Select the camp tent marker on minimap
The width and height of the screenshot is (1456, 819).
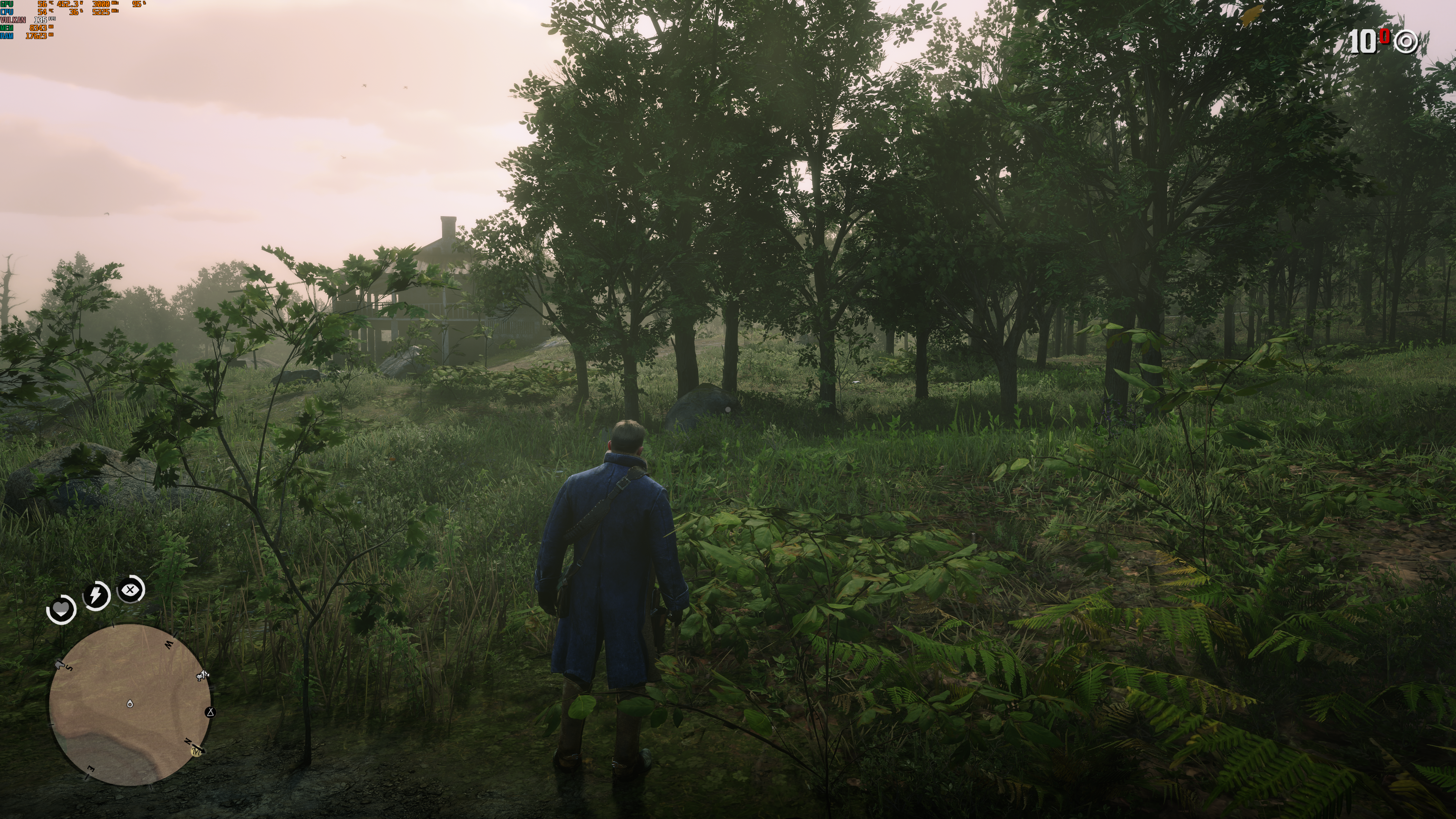210,712
